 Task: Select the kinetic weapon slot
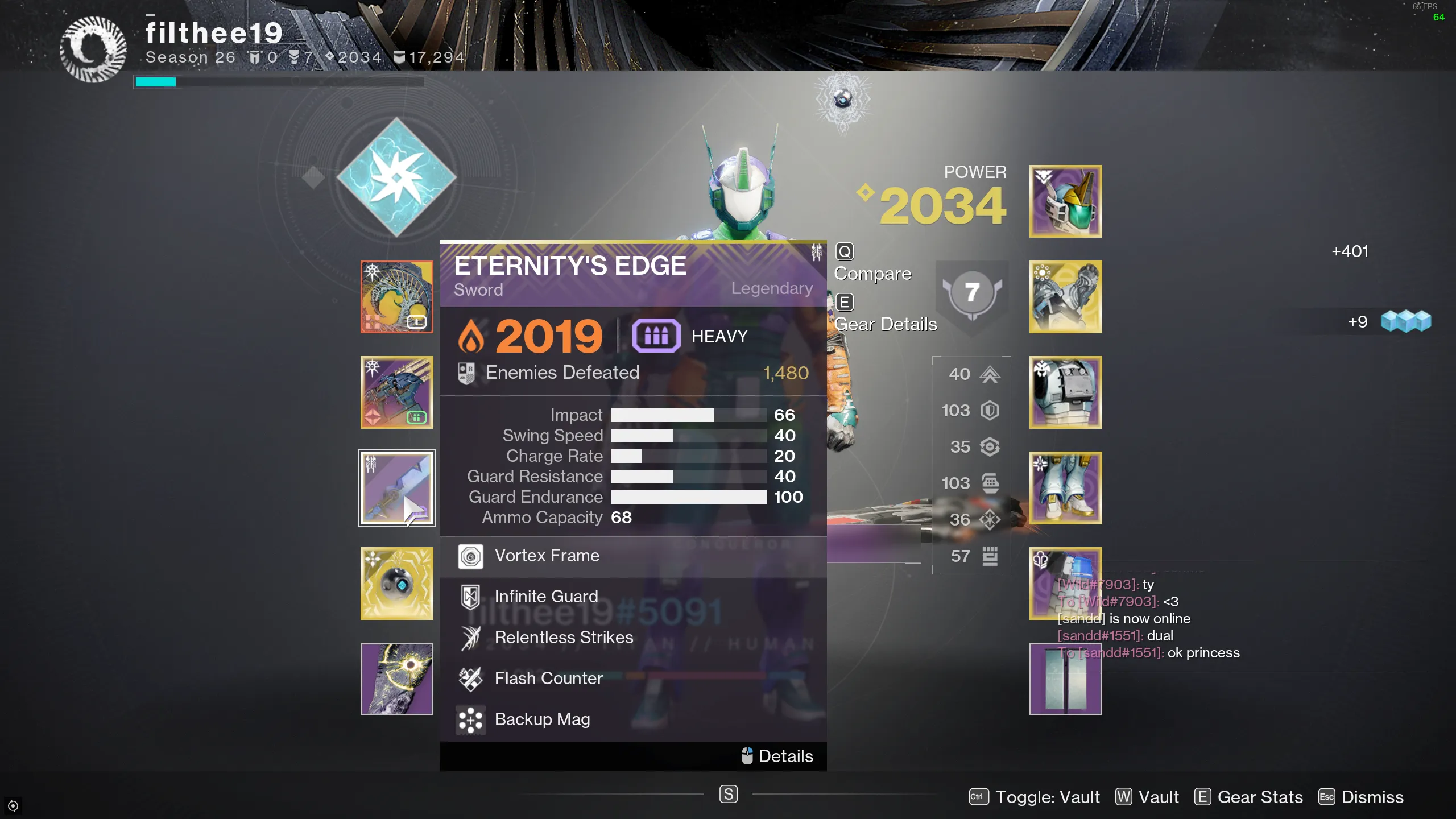[396, 297]
